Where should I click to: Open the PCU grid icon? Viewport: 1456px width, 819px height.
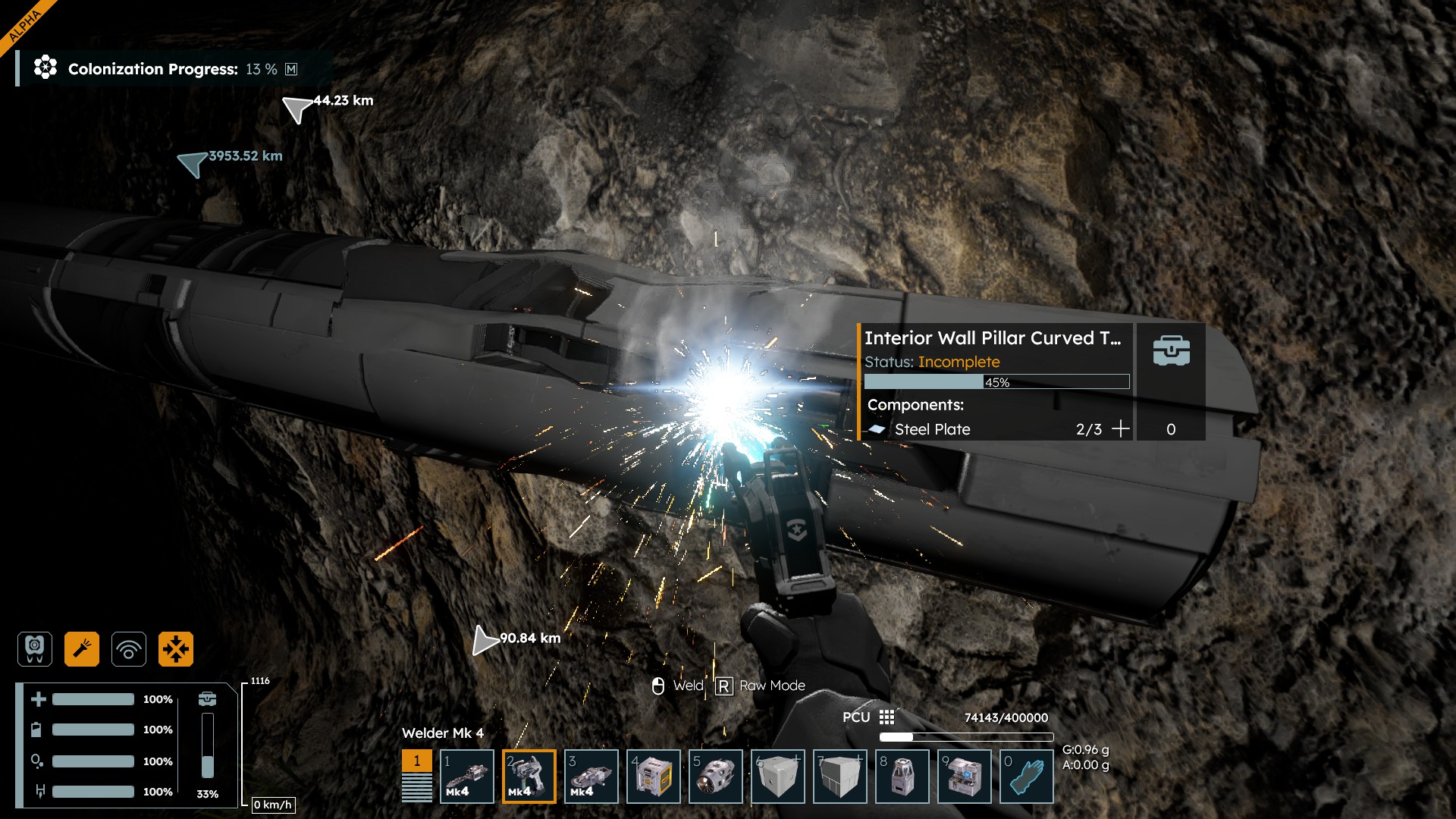click(886, 717)
